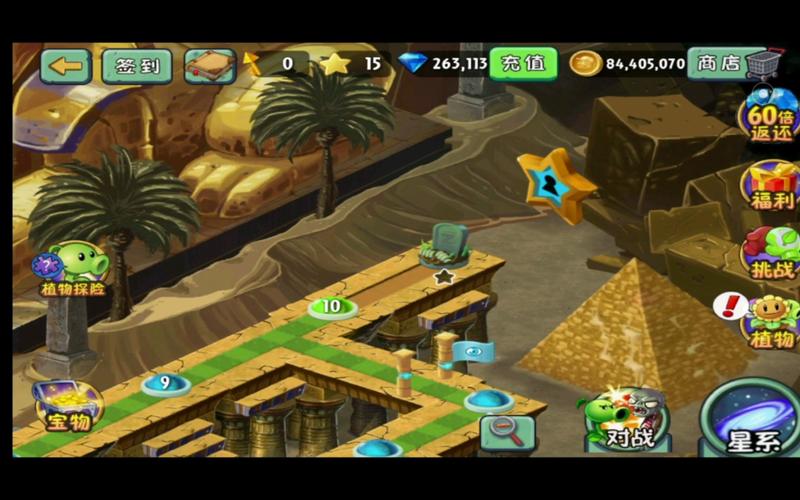Open 植物探险 plant adventure
Image resolution: width=800 pixels, height=500 pixels.
[74, 270]
